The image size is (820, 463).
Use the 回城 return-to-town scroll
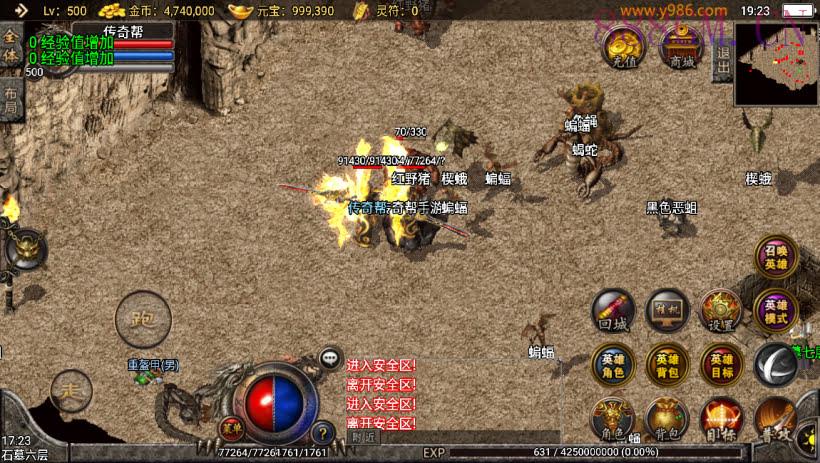(x=612, y=311)
